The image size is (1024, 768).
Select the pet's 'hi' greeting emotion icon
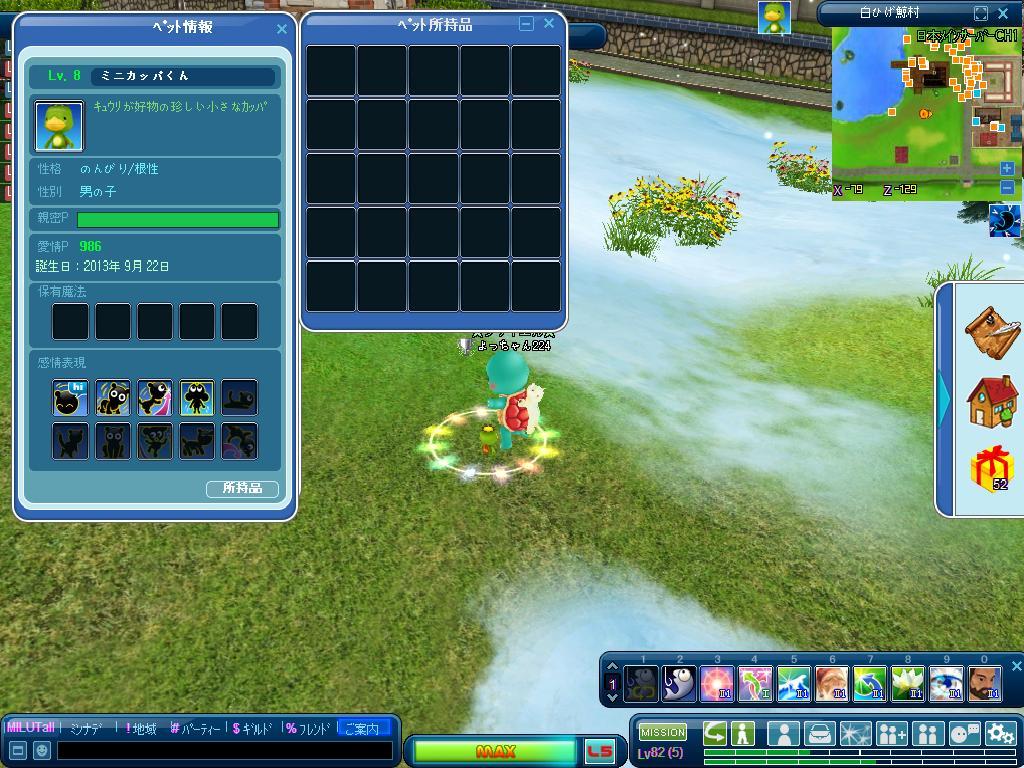tap(71, 398)
